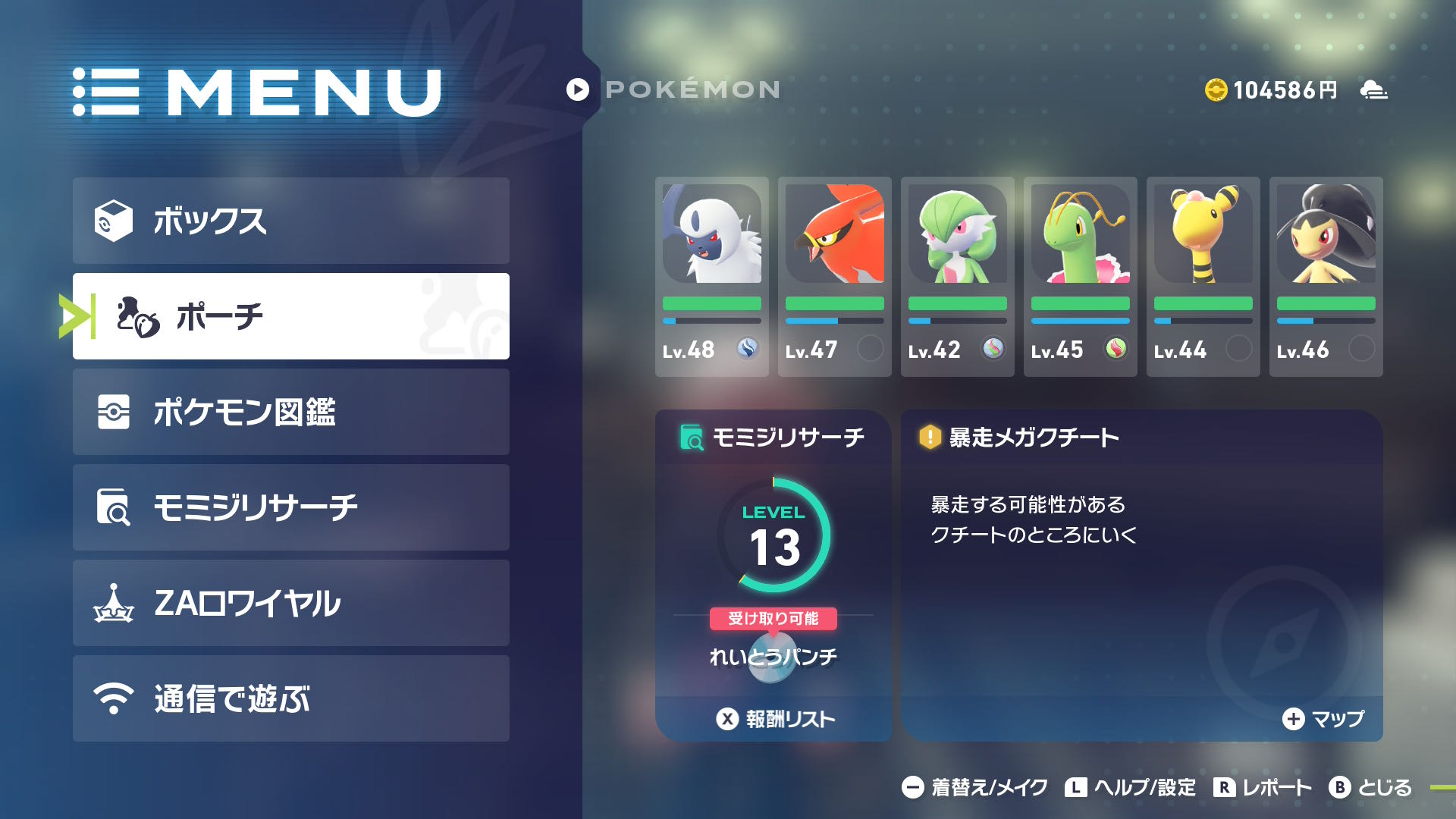Open 着替え/メイク option
The width and height of the screenshot is (1456, 819).
(974, 788)
